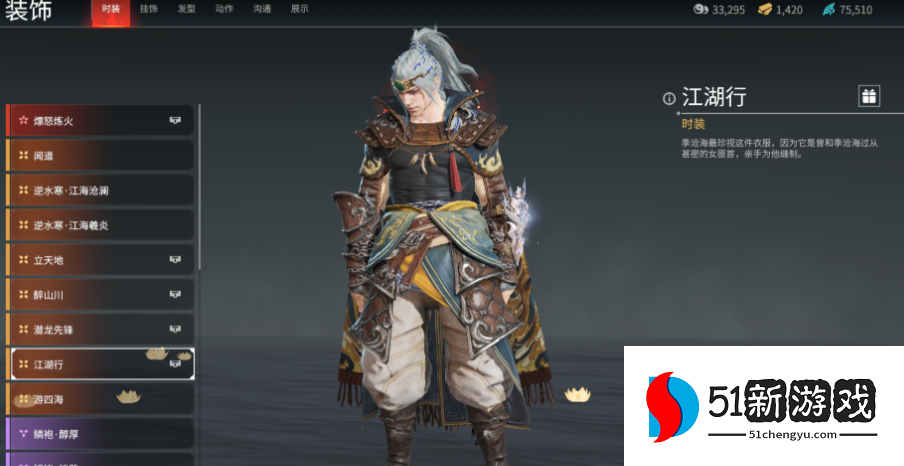
Task: Open the info icon next to 江湖行 title
Action: click(x=669, y=98)
